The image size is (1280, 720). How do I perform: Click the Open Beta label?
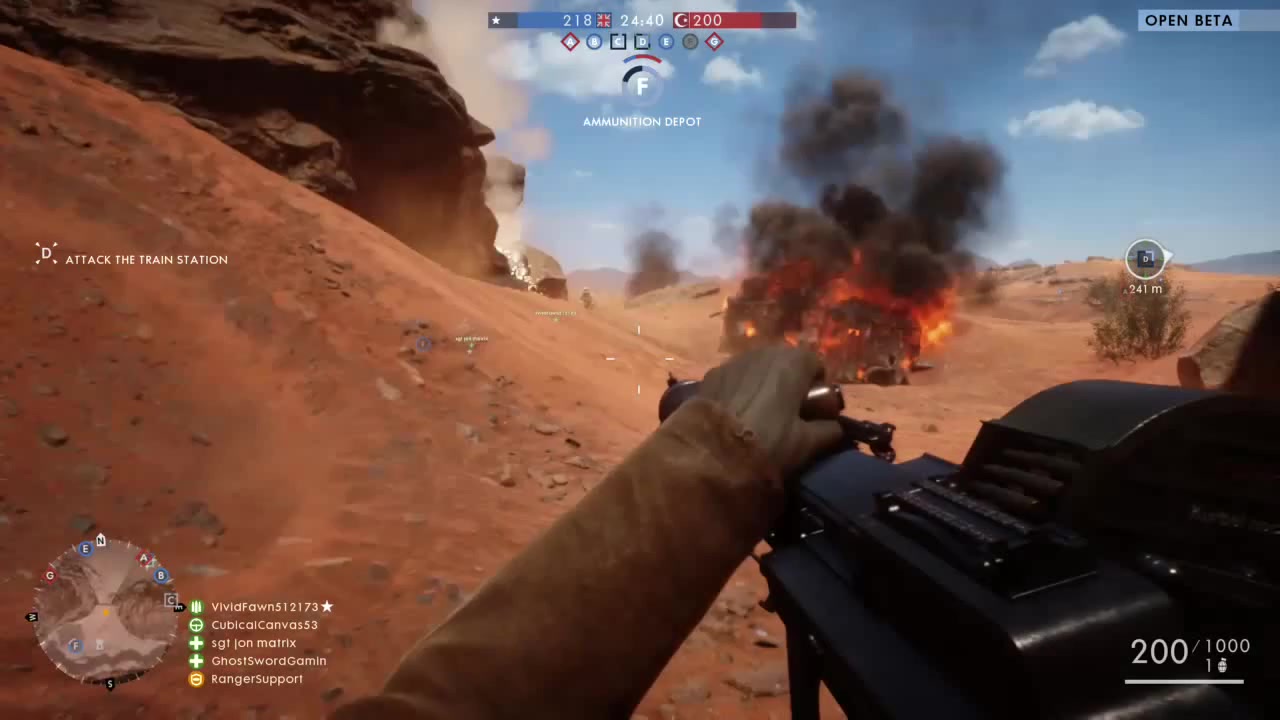[1188, 20]
